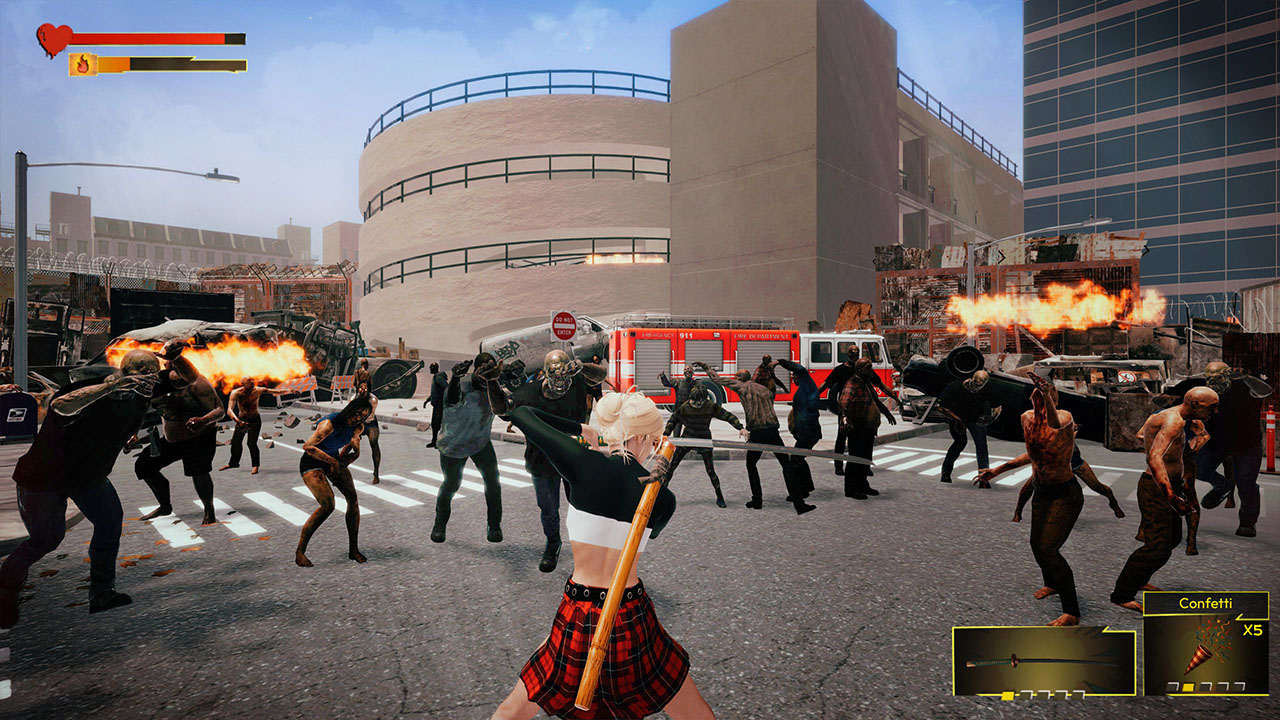Click the 911 label on the fire truck
The height and width of the screenshot is (720, 1280).
[x=686, y=335]
